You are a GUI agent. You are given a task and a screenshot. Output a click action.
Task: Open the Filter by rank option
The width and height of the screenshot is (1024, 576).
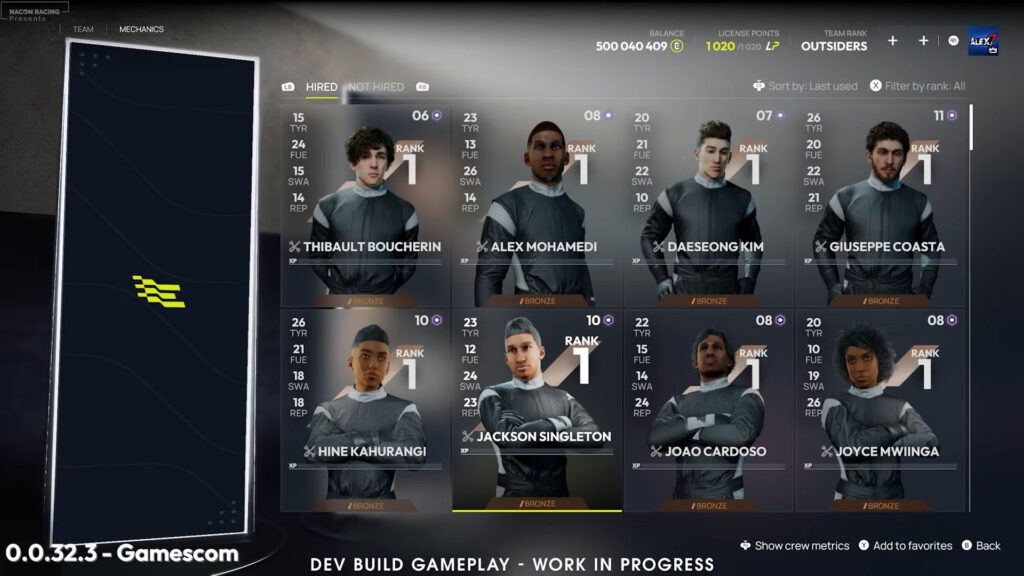[918, 87]
